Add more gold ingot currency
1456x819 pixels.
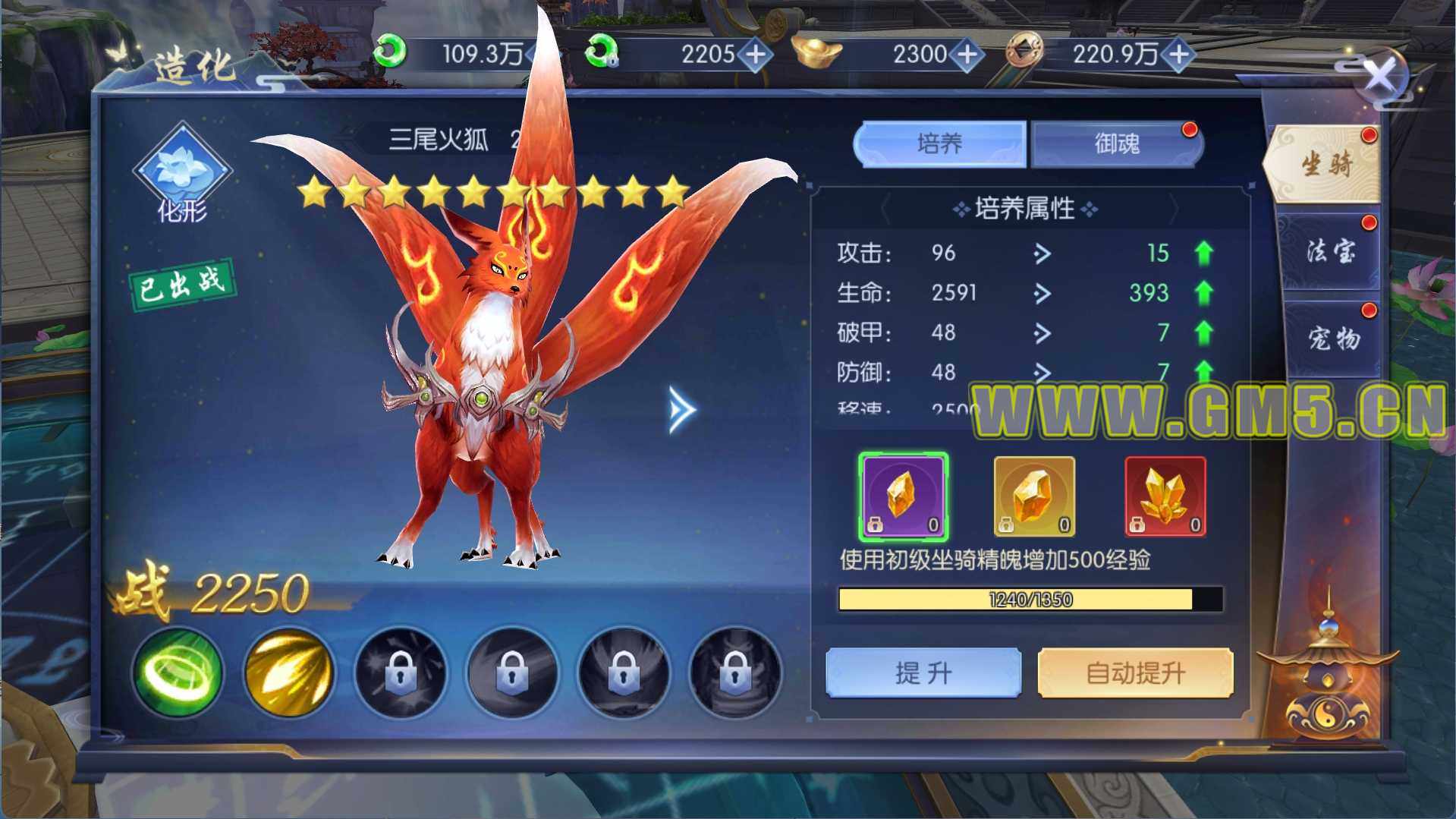(967, 55)
